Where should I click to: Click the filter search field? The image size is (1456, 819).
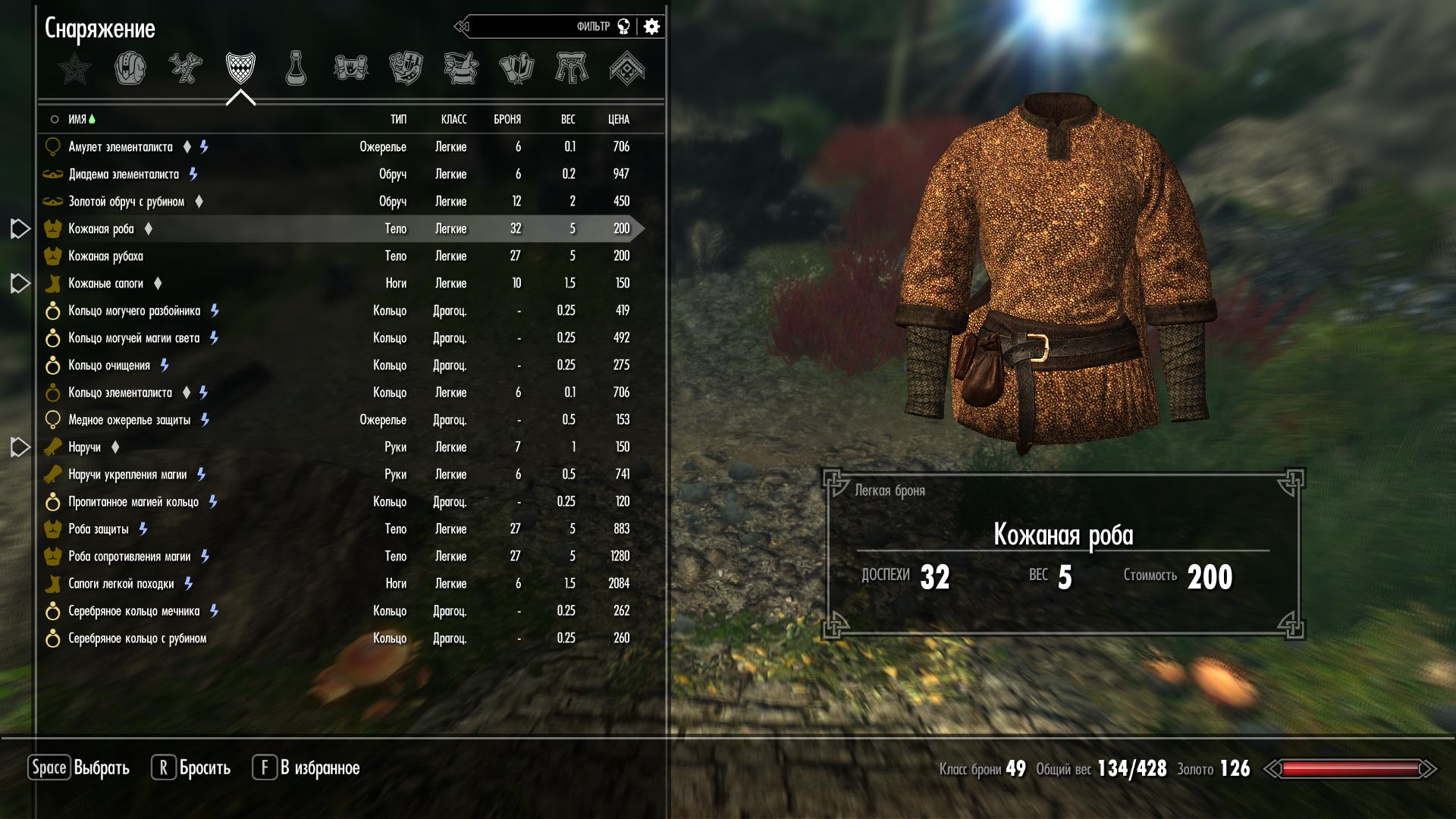[x=531, y=27]
